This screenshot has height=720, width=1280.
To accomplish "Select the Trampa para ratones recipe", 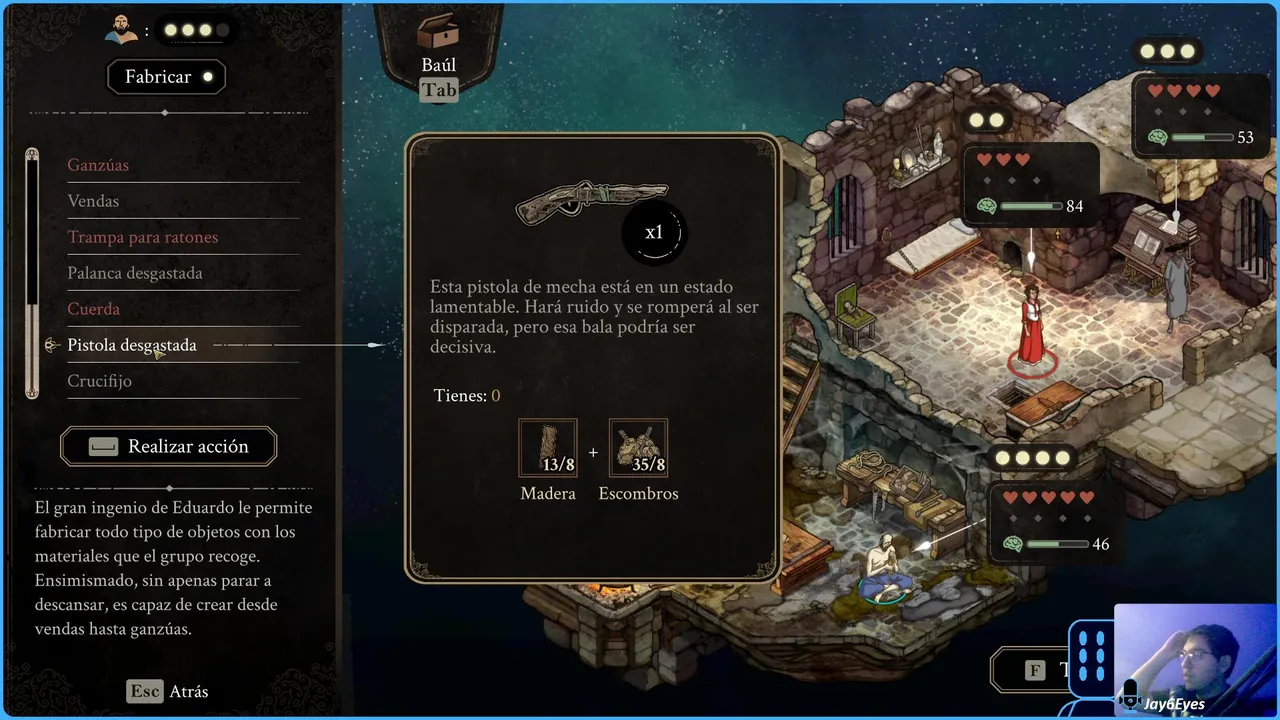I will [142, 237].
